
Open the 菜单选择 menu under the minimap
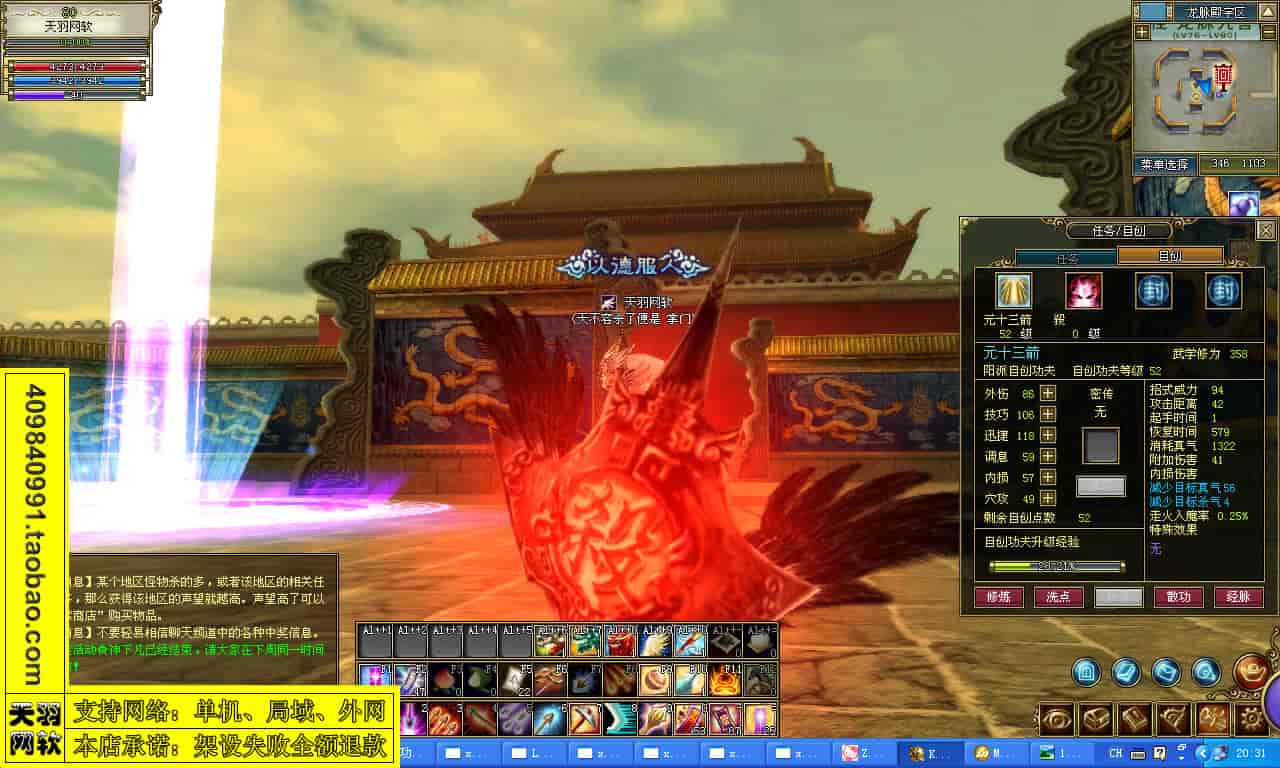(1164, 164)
